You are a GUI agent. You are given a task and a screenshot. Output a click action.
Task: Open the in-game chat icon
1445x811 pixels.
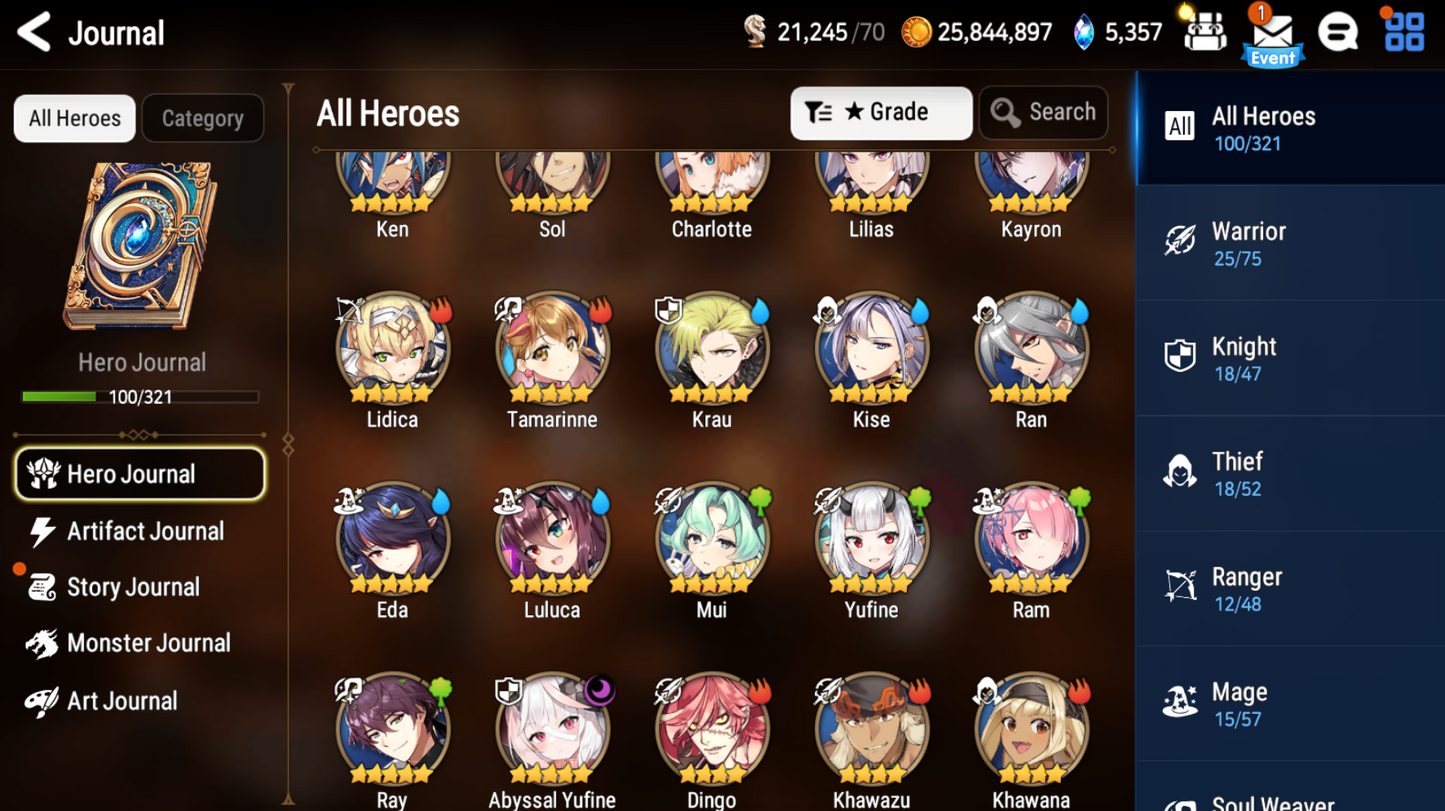point(1338,32)
